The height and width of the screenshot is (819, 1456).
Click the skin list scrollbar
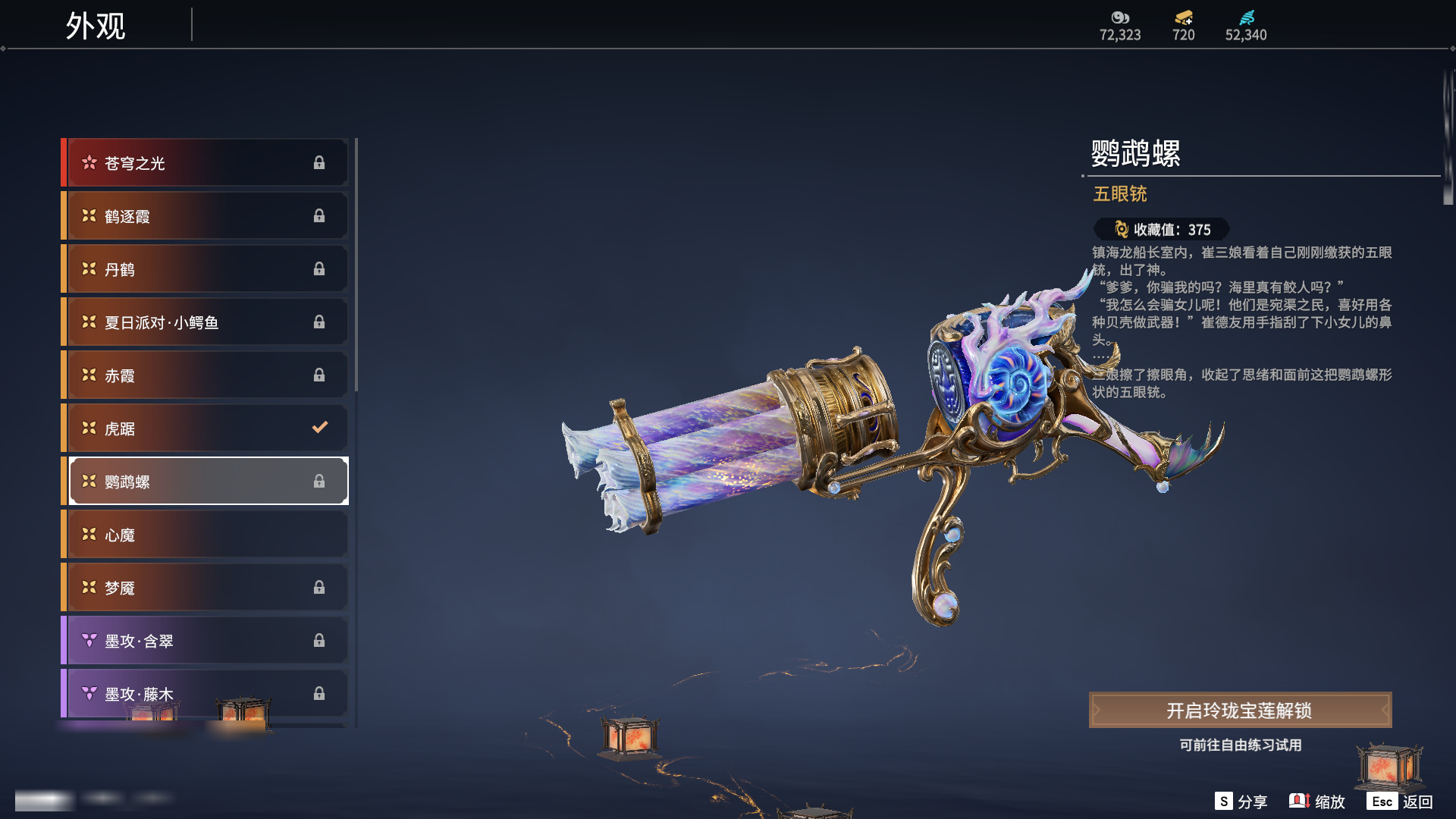coord(356,265)
